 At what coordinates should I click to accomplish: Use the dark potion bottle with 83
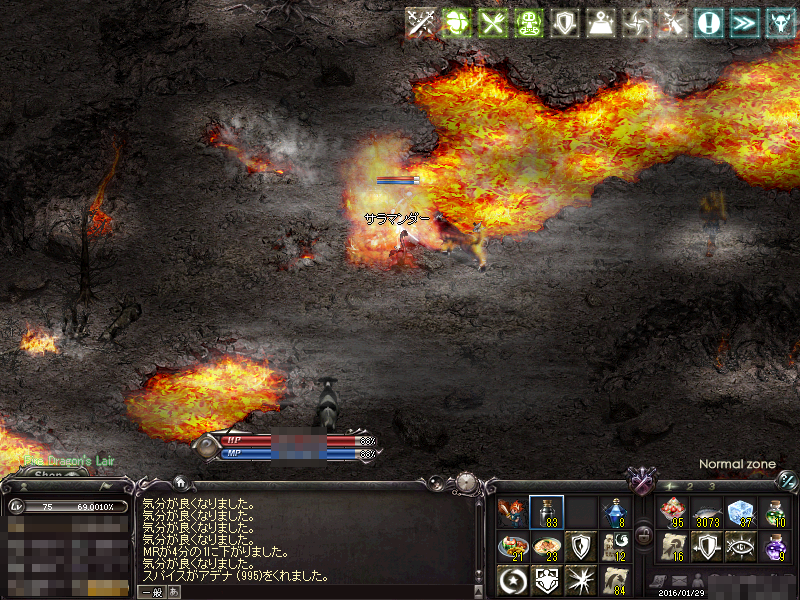coord(546,513)
